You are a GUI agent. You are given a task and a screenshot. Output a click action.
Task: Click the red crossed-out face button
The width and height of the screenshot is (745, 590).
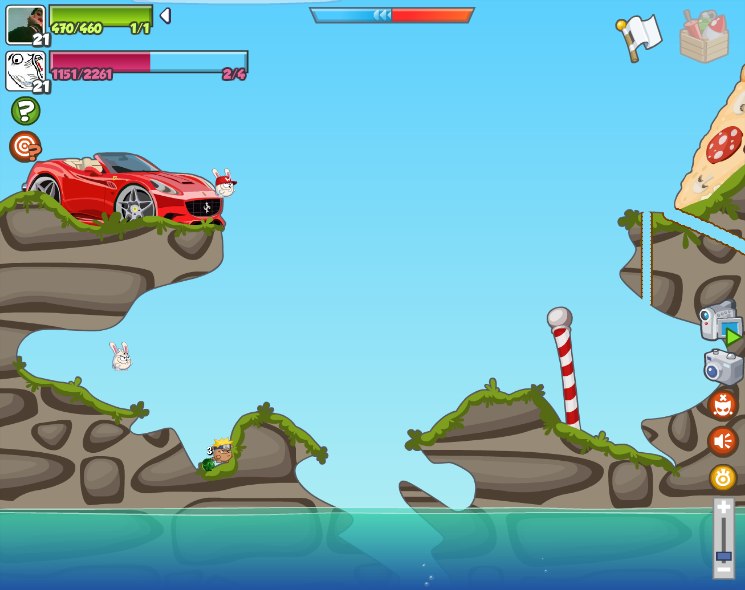tap(722, 404)
